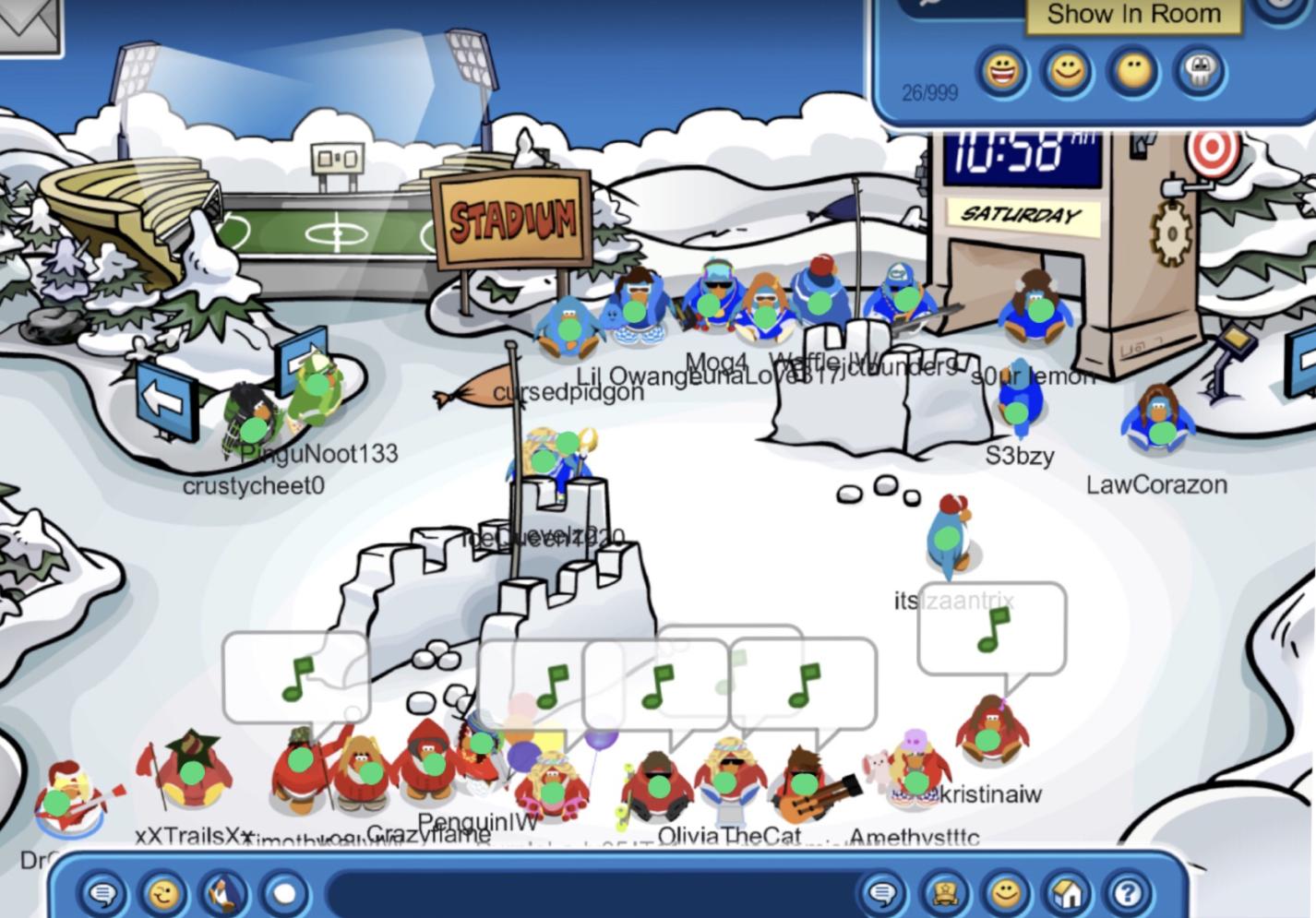
Task: Open the question mark help button
Action: [x=1127, y=893]
